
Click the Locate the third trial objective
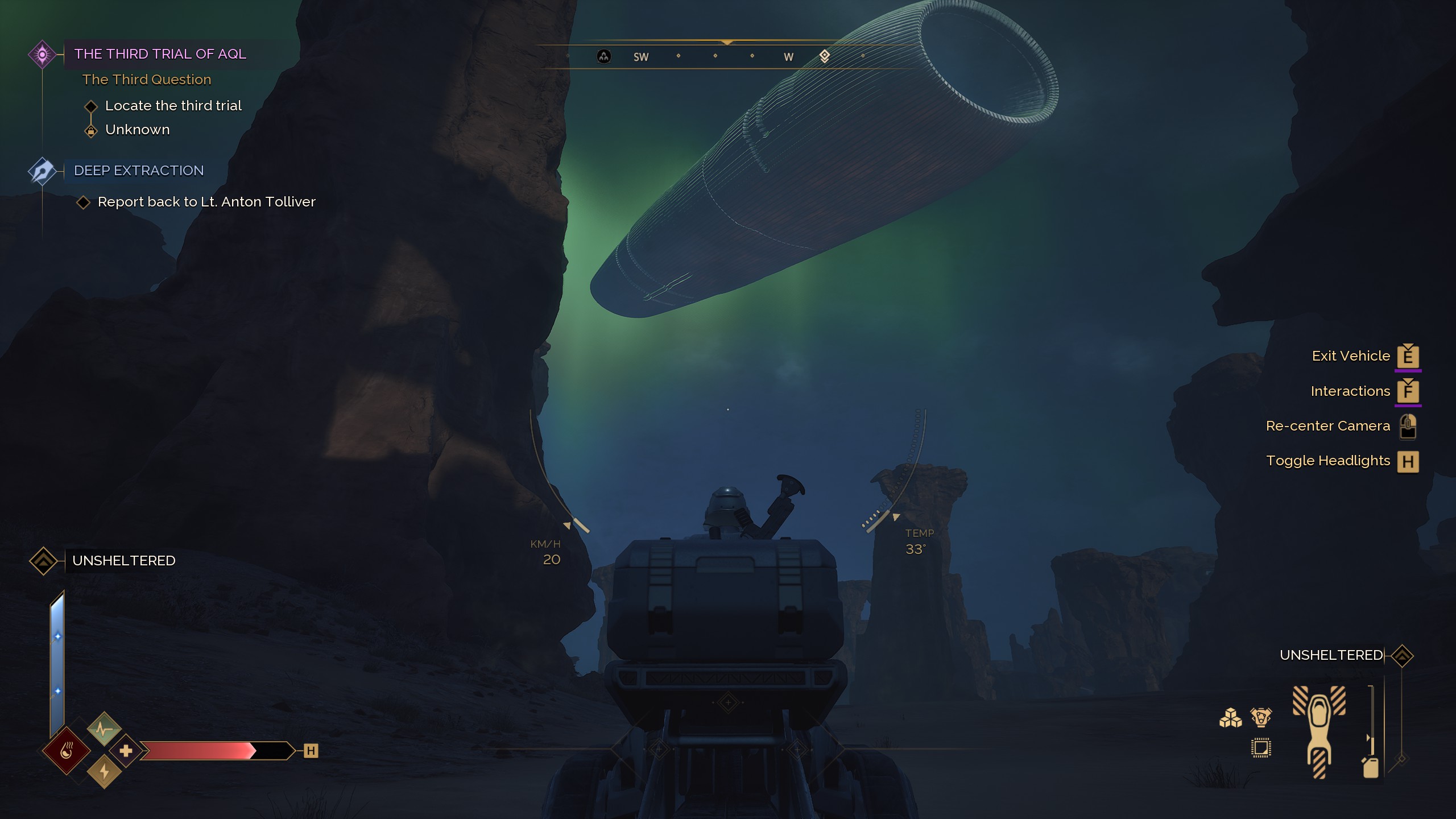[x=173, y=106]
